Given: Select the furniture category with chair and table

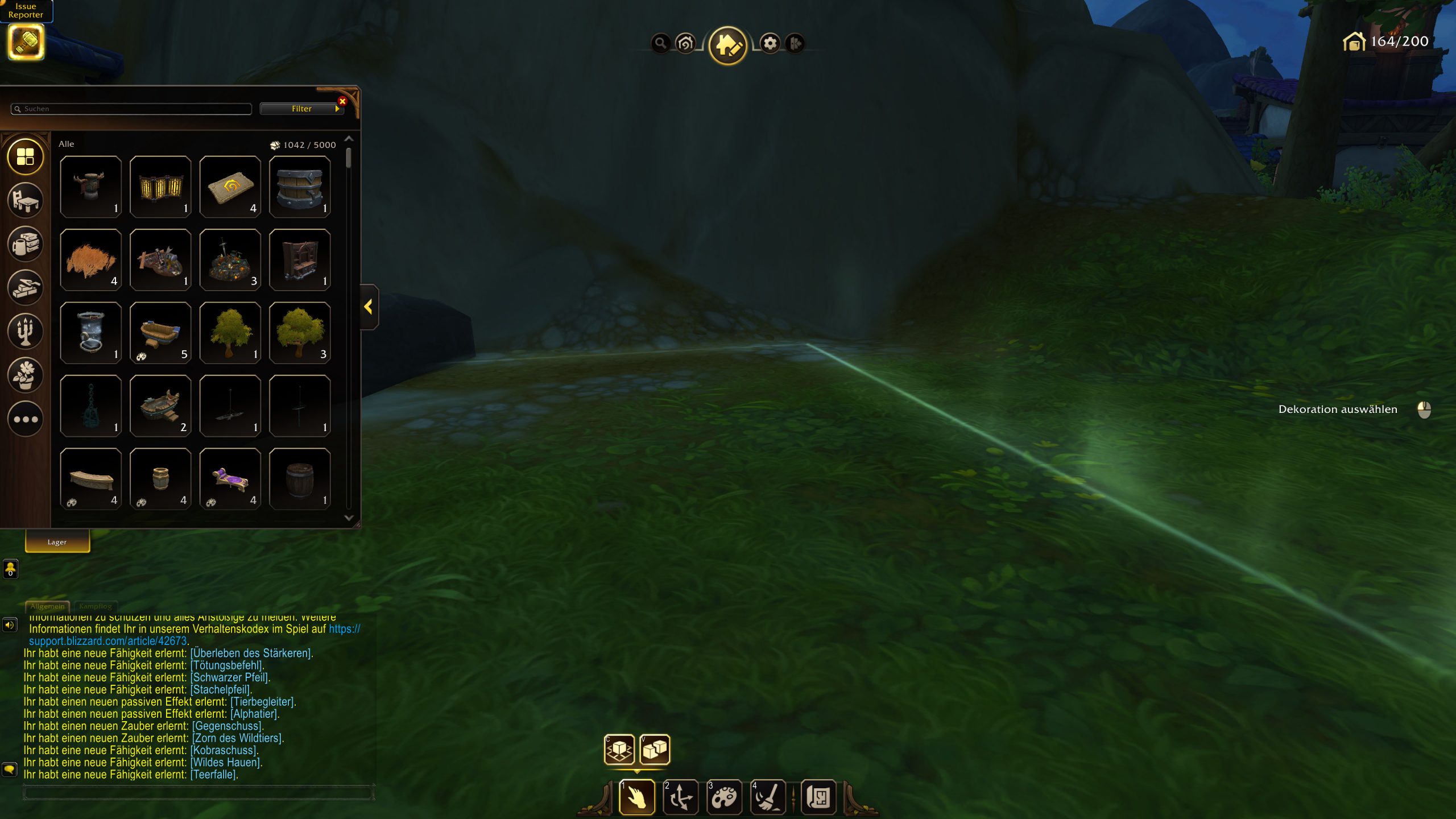Looking at the screenshot, I should pos(25,200).
